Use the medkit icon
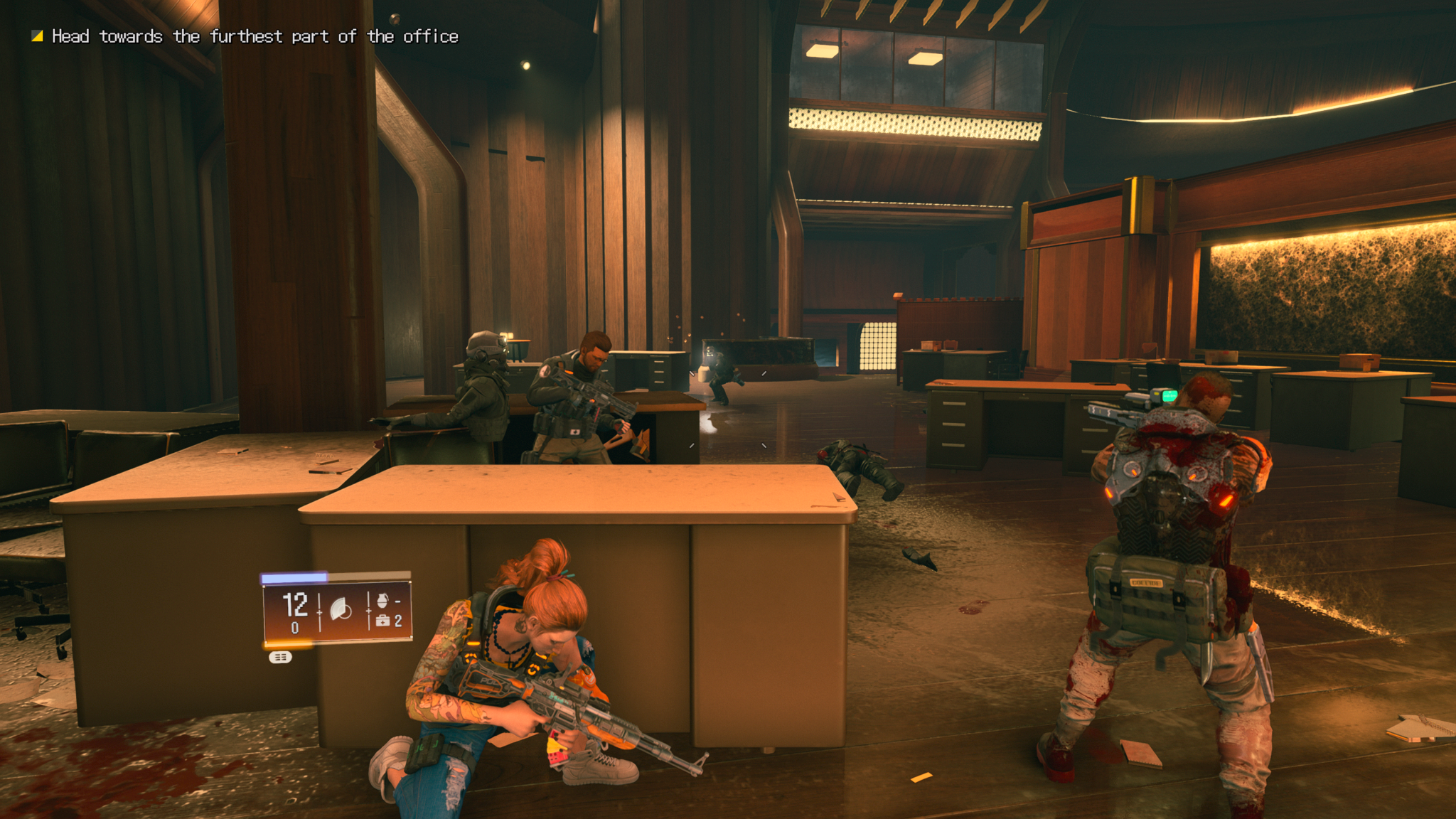 point(382,621)
